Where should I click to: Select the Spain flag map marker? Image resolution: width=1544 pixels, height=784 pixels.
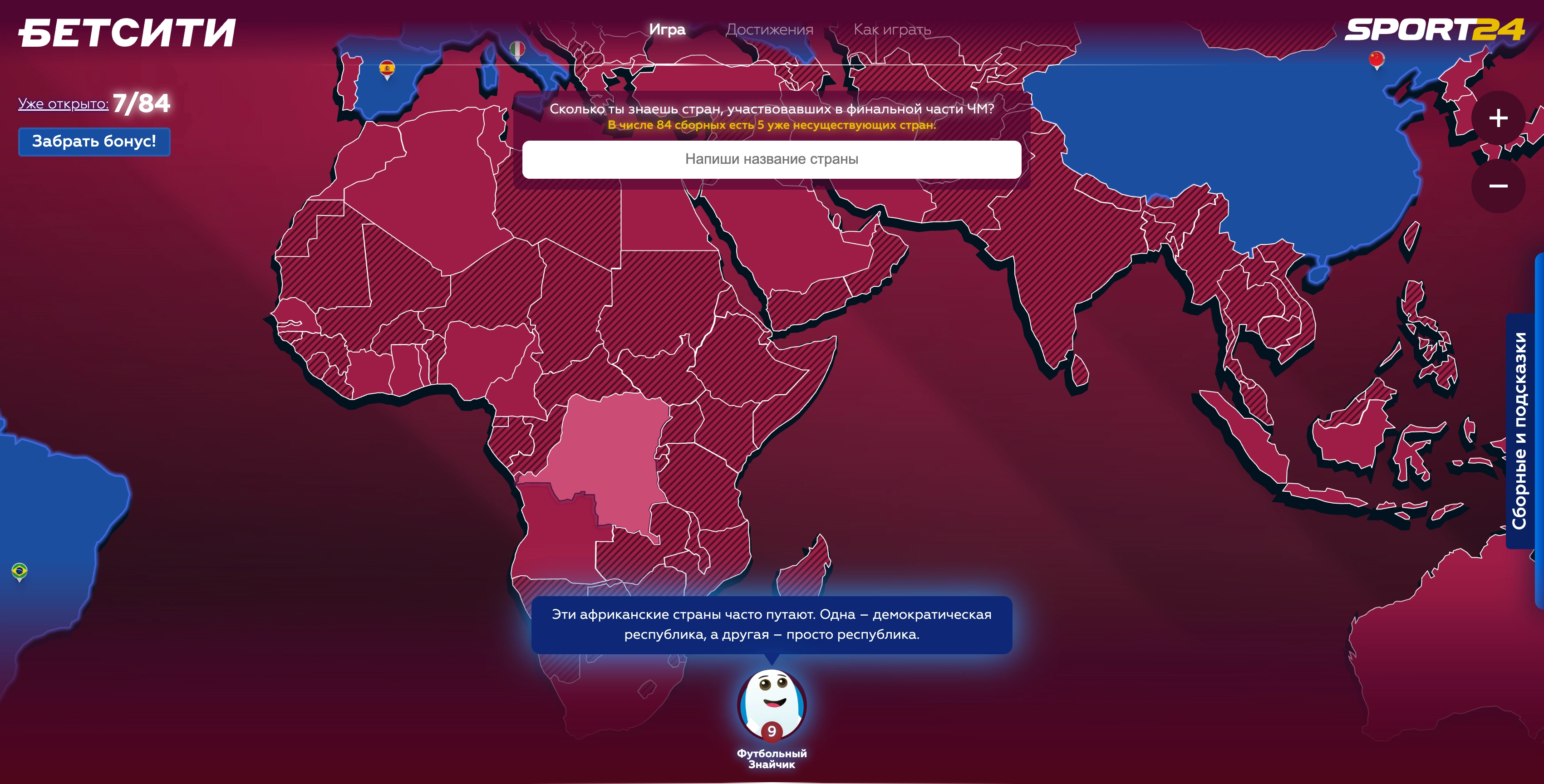tap(387, 69)
